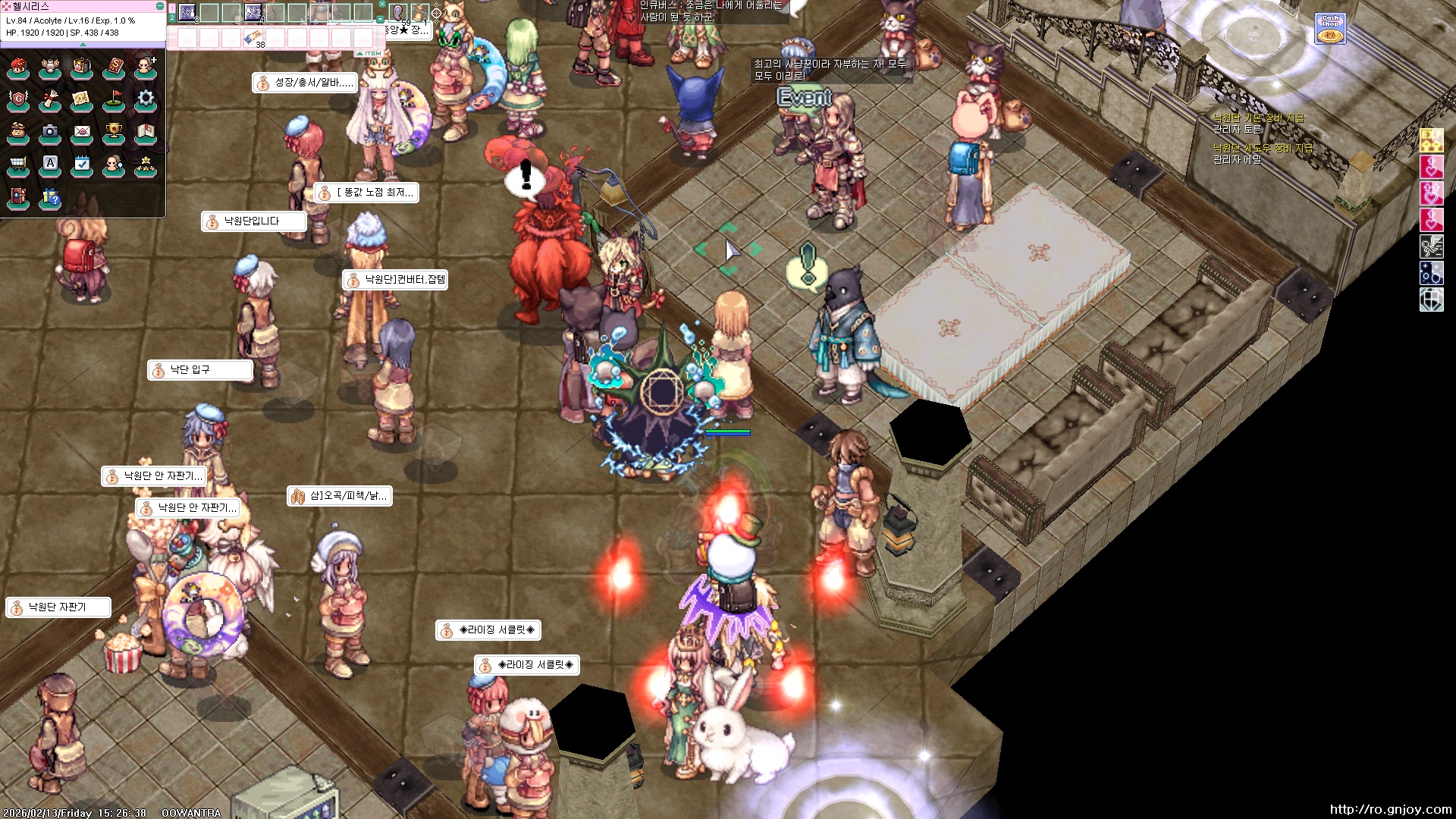Image resolution: width=1456 pixels, height=819 pixels.
Task: Open the red S skill book
Action: 114,68
